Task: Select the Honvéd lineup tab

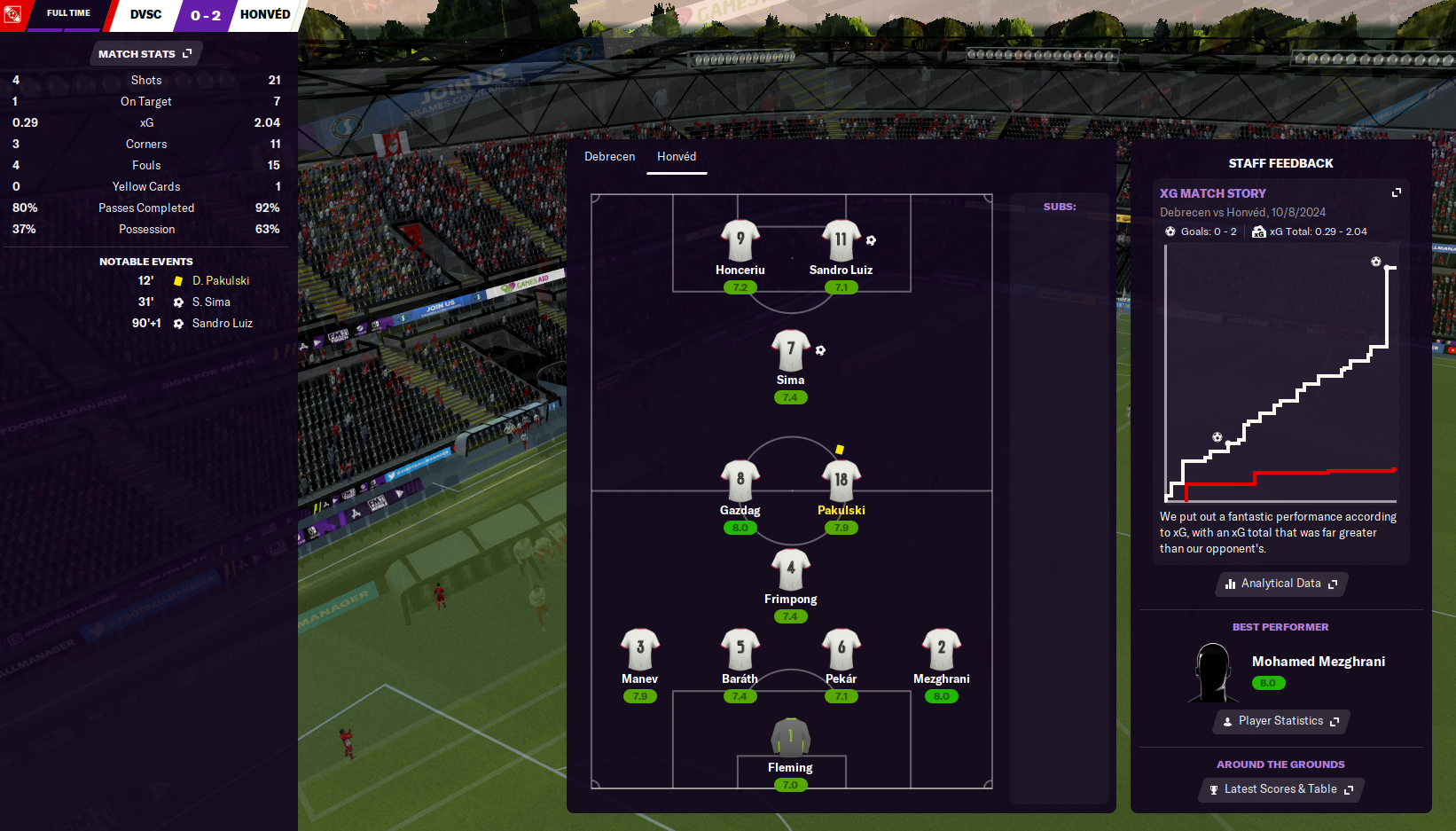Action: [677, 157]
